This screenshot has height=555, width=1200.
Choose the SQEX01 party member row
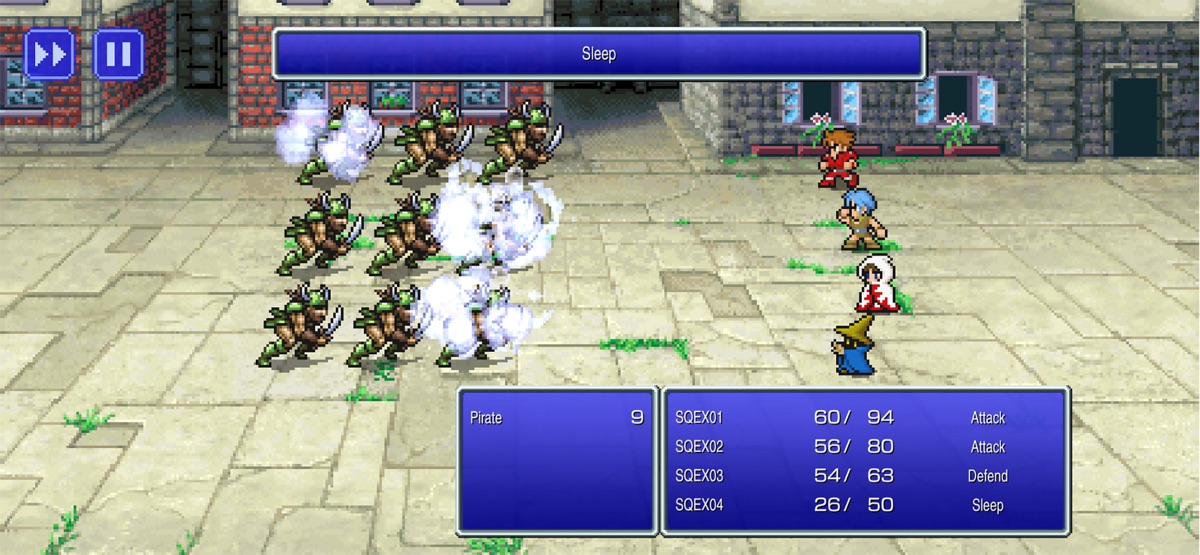(865, 418)
